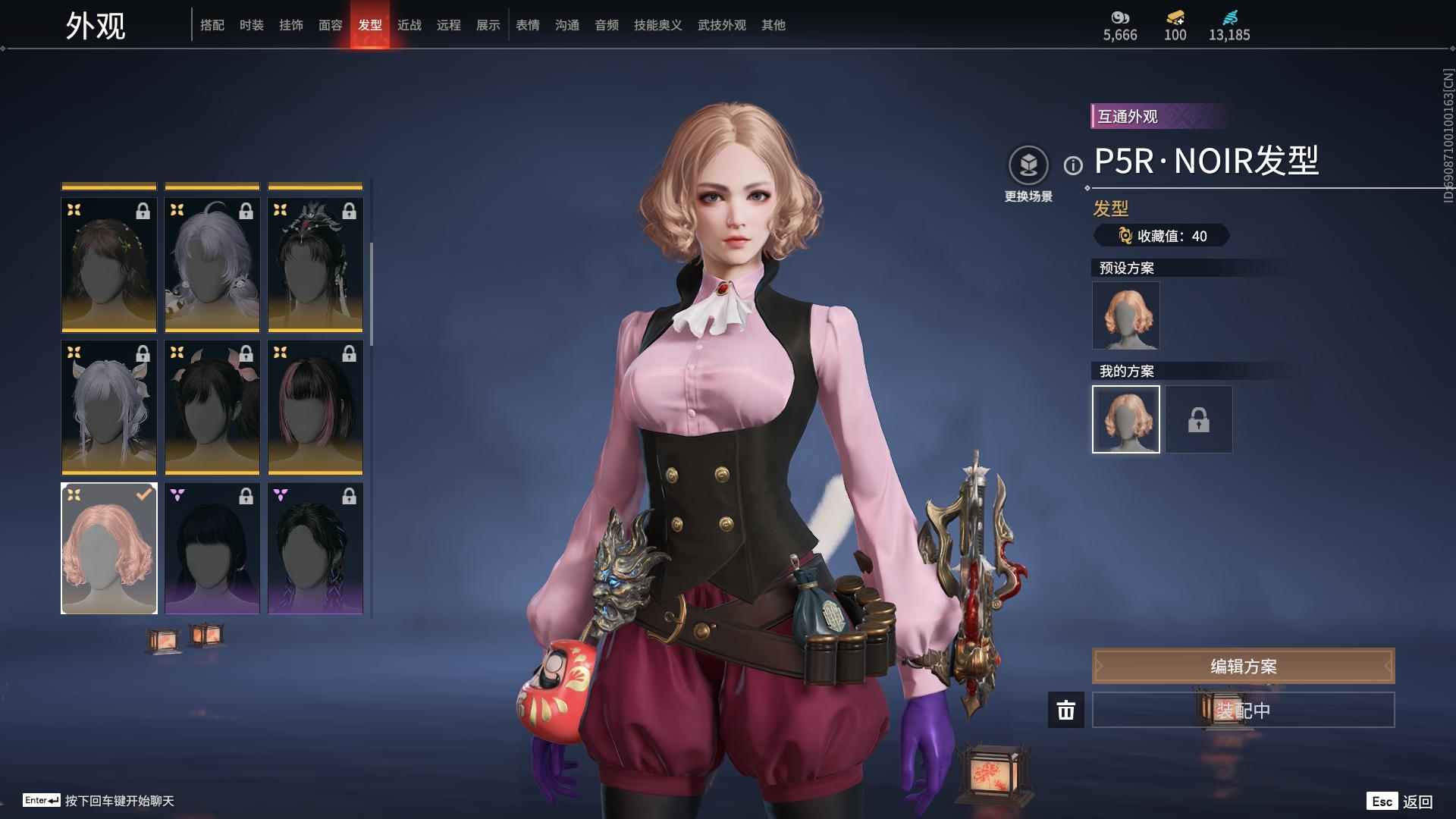Select the equipped pink curly bob hairstyle
The image size is (1456, 819).
tap(109, 548)
